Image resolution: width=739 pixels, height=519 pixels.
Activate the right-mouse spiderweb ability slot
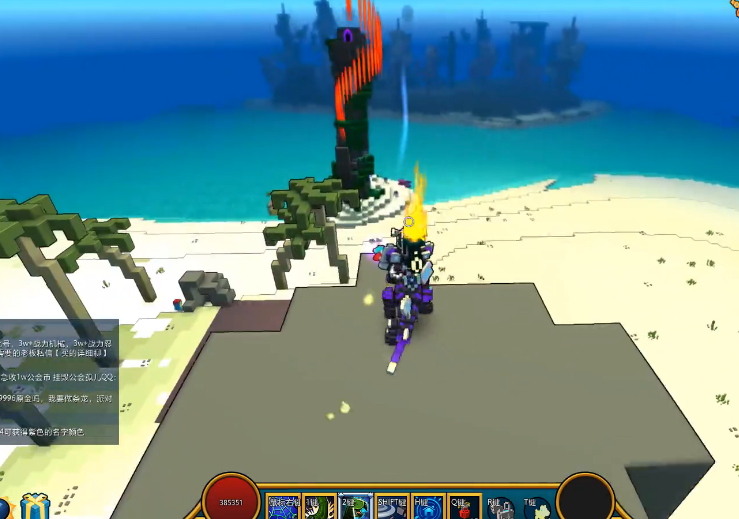pos(281,506)
